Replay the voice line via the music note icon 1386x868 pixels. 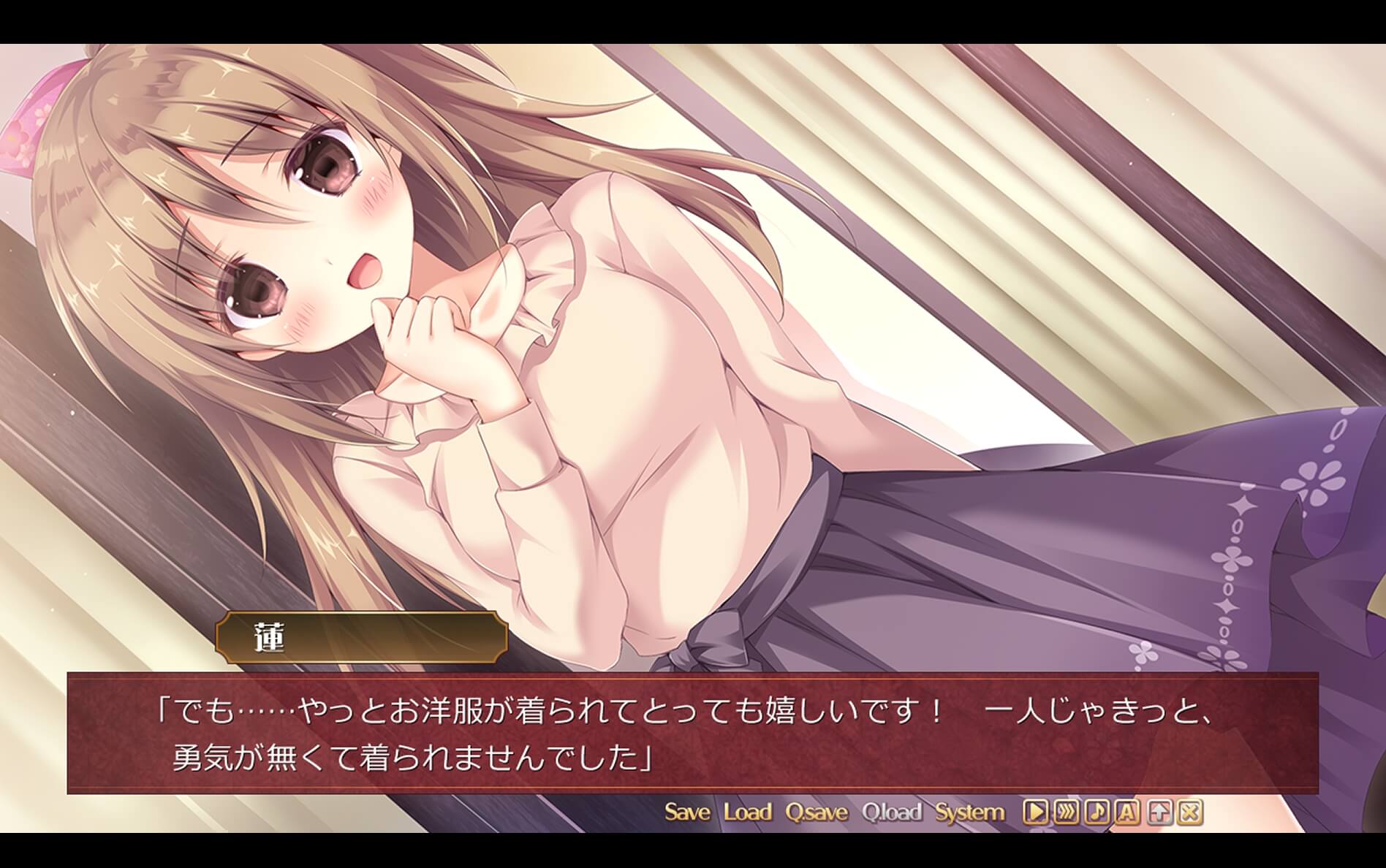point(1097,811)
